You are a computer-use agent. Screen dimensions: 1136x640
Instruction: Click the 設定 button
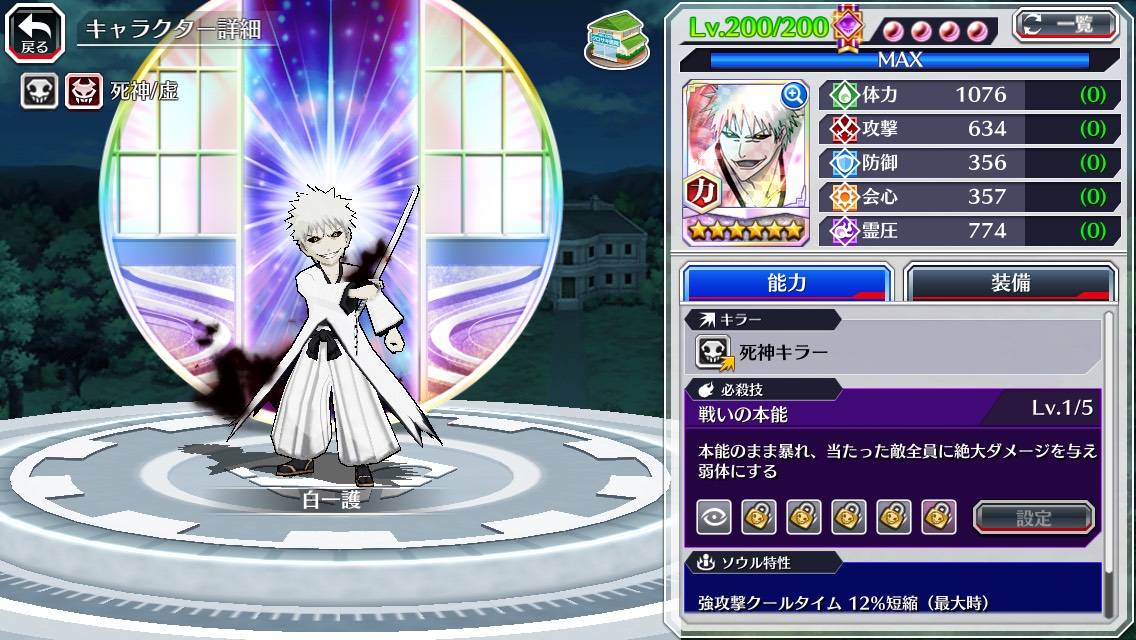tap(1034, 517)
